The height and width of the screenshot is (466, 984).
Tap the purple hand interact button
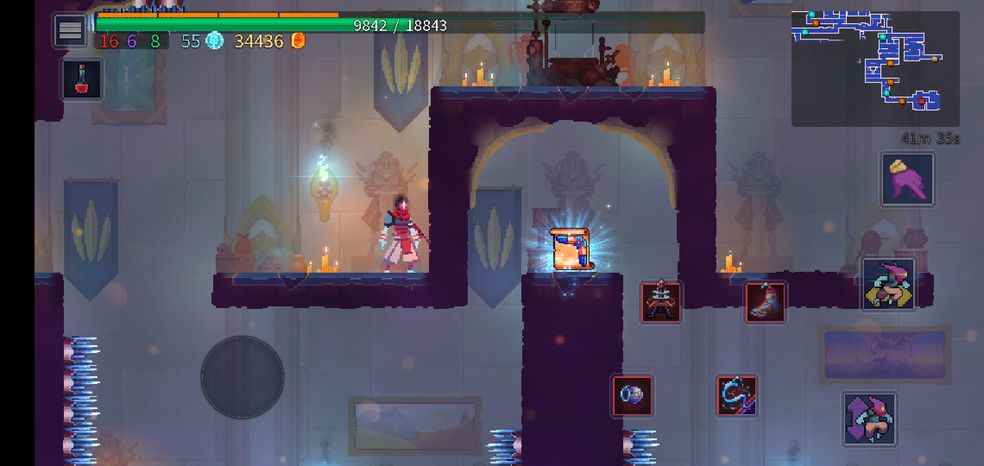point(907,179)
